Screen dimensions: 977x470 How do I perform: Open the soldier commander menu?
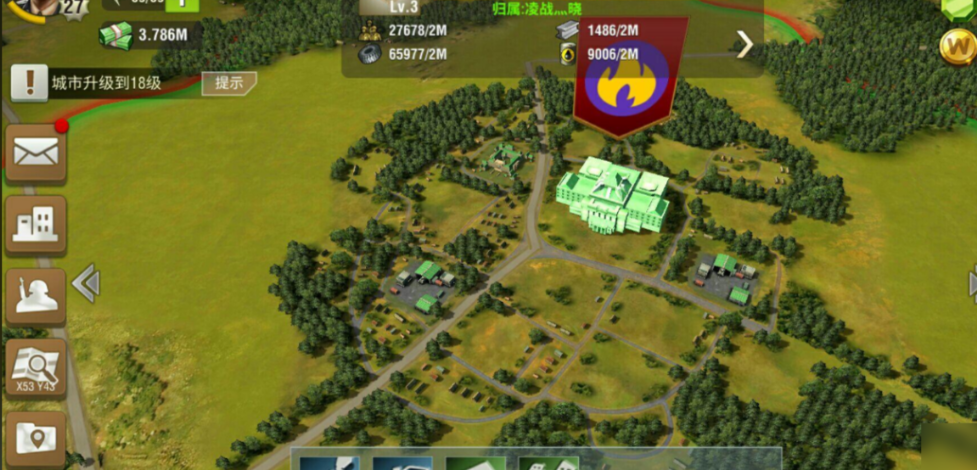pyautogui.click(x=36, y=296)
